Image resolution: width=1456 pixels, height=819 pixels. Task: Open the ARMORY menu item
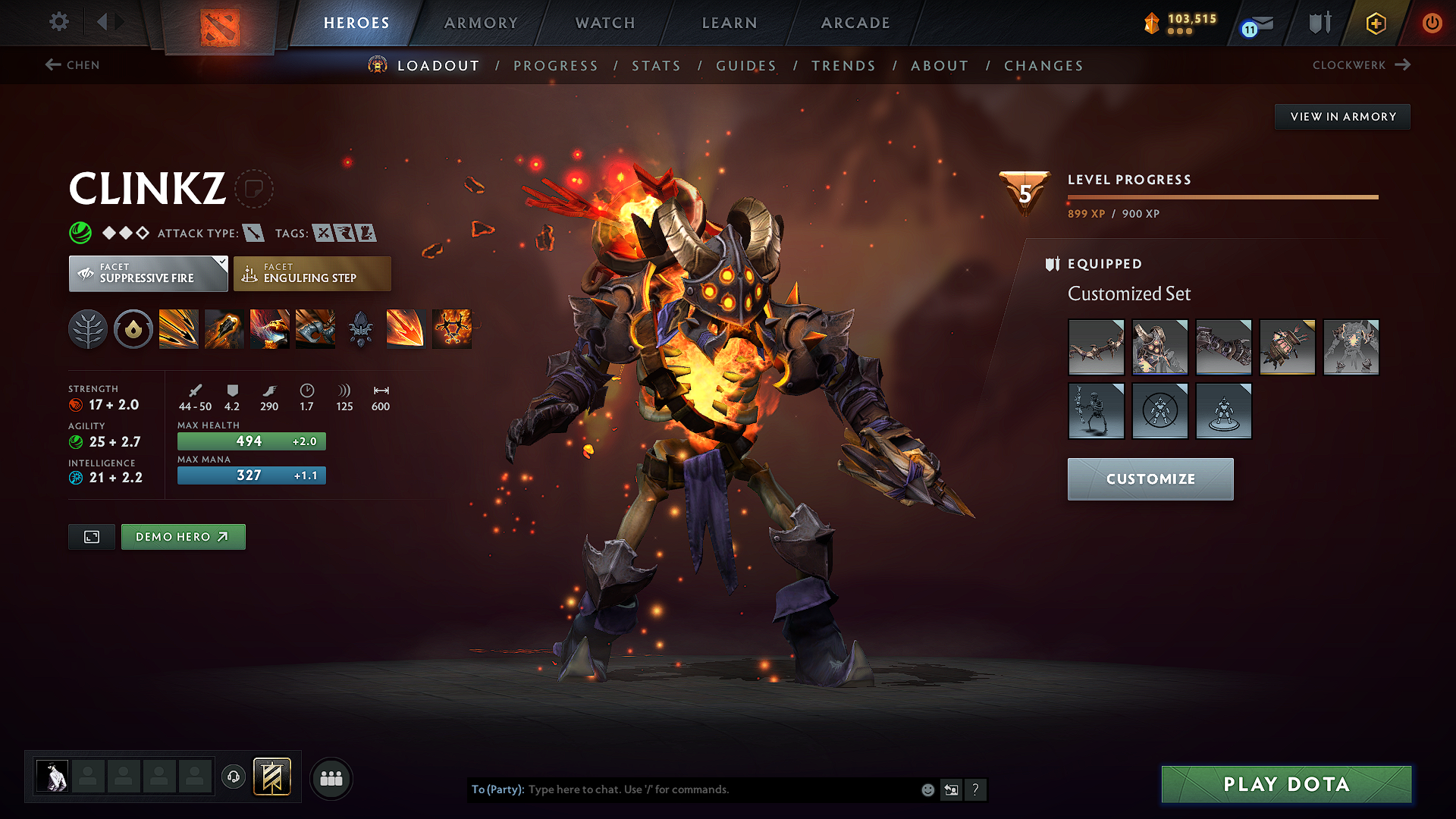pos(480,23)
